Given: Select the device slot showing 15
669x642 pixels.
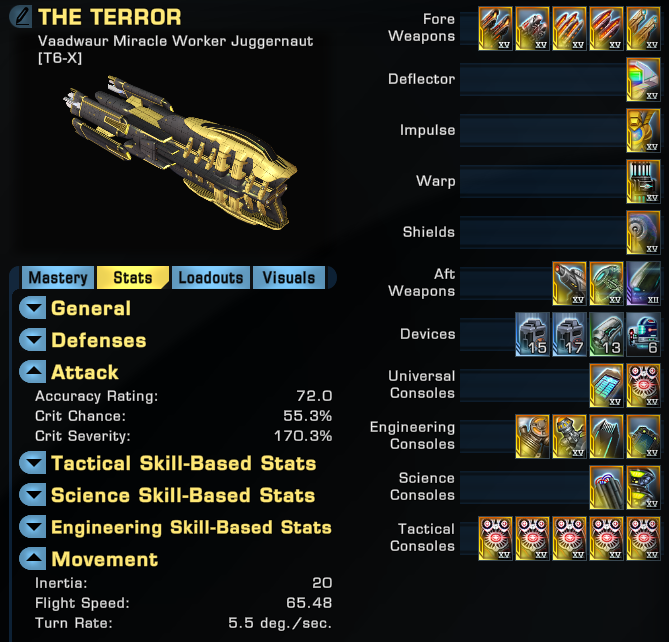Looking at the screenshot, I should coord(532,334).
